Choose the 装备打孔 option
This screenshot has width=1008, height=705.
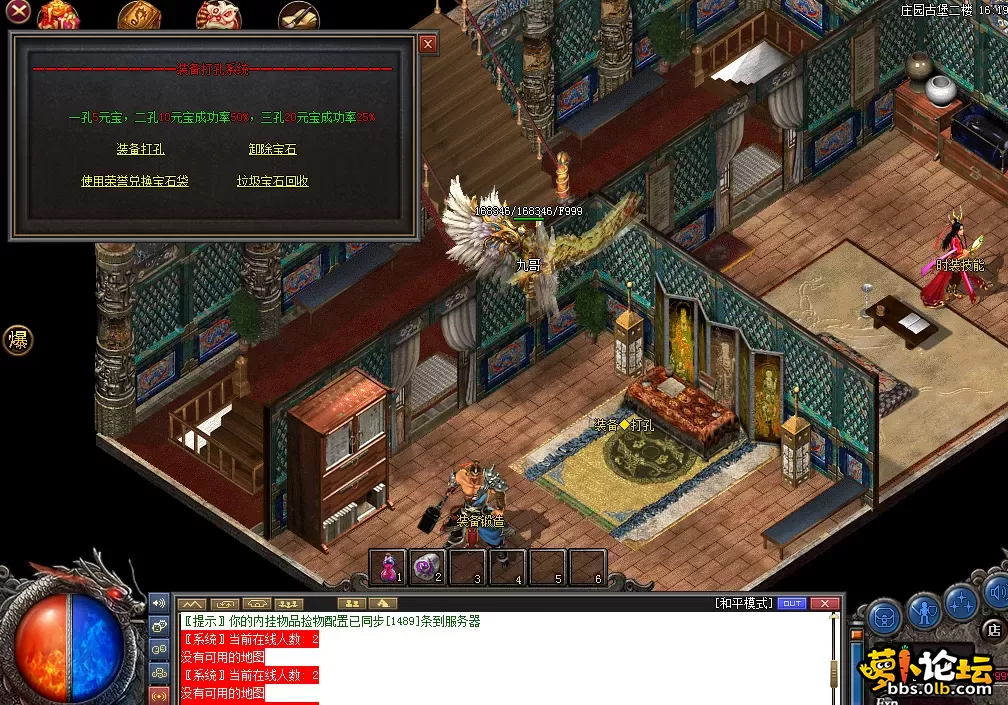140,149
